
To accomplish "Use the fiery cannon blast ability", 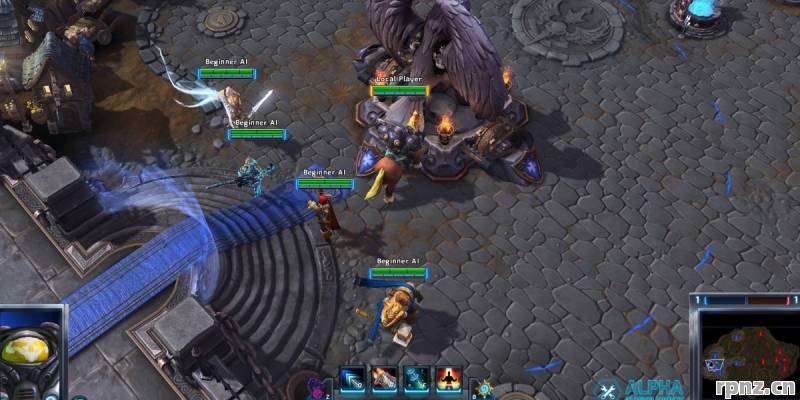I will [384, 379].
